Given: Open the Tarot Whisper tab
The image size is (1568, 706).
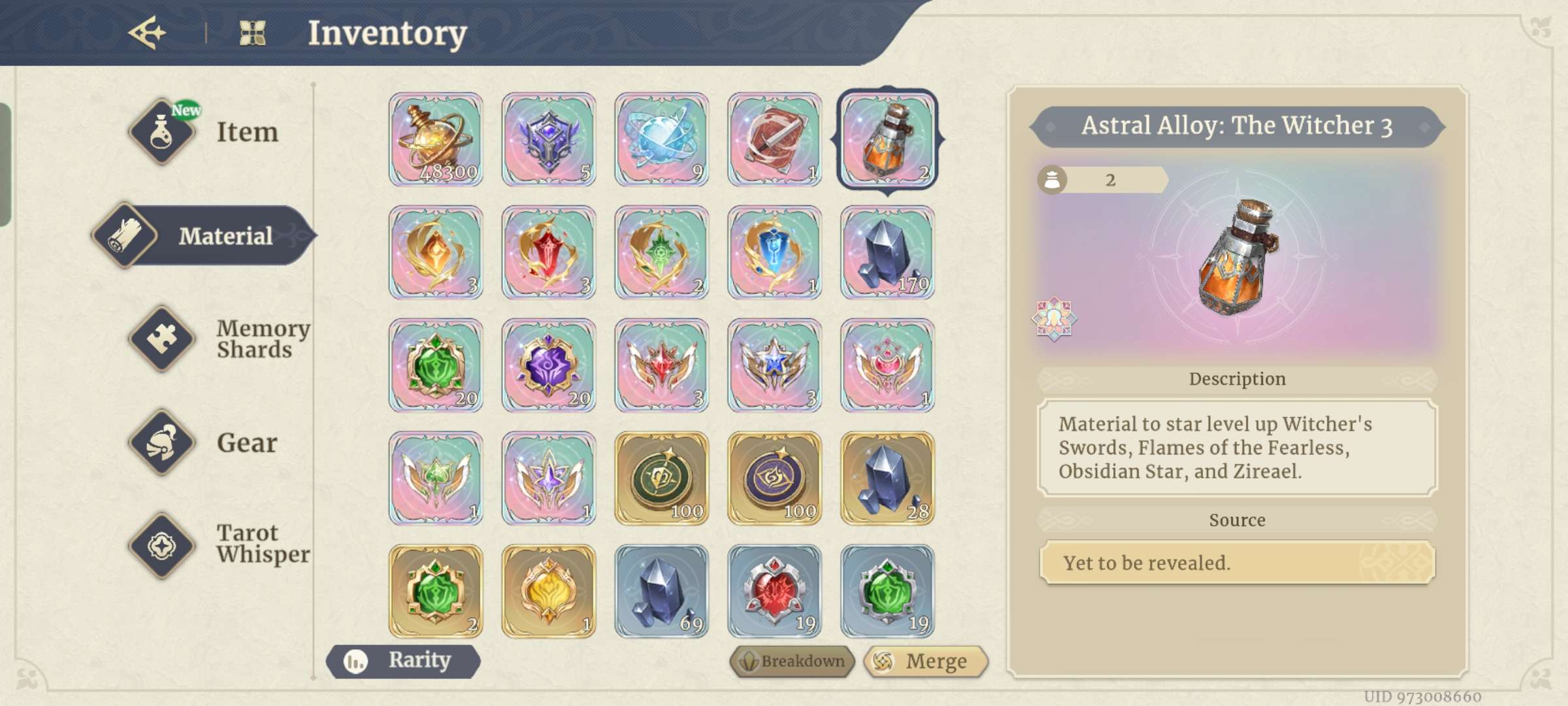Looking at the screenshot, I should click(219, 544).
